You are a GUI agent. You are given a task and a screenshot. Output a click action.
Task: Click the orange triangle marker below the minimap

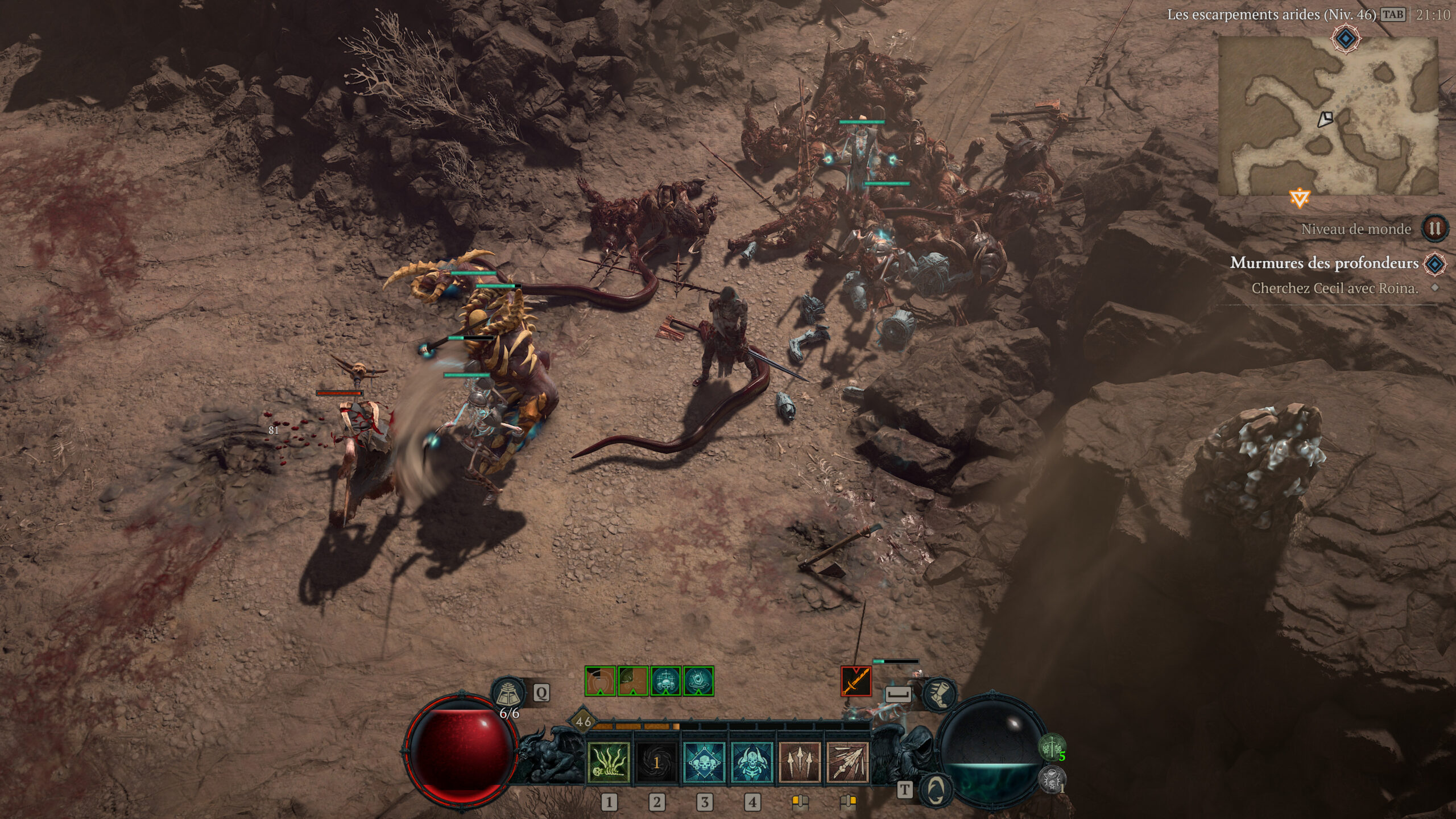click(x=1300, y=198)
